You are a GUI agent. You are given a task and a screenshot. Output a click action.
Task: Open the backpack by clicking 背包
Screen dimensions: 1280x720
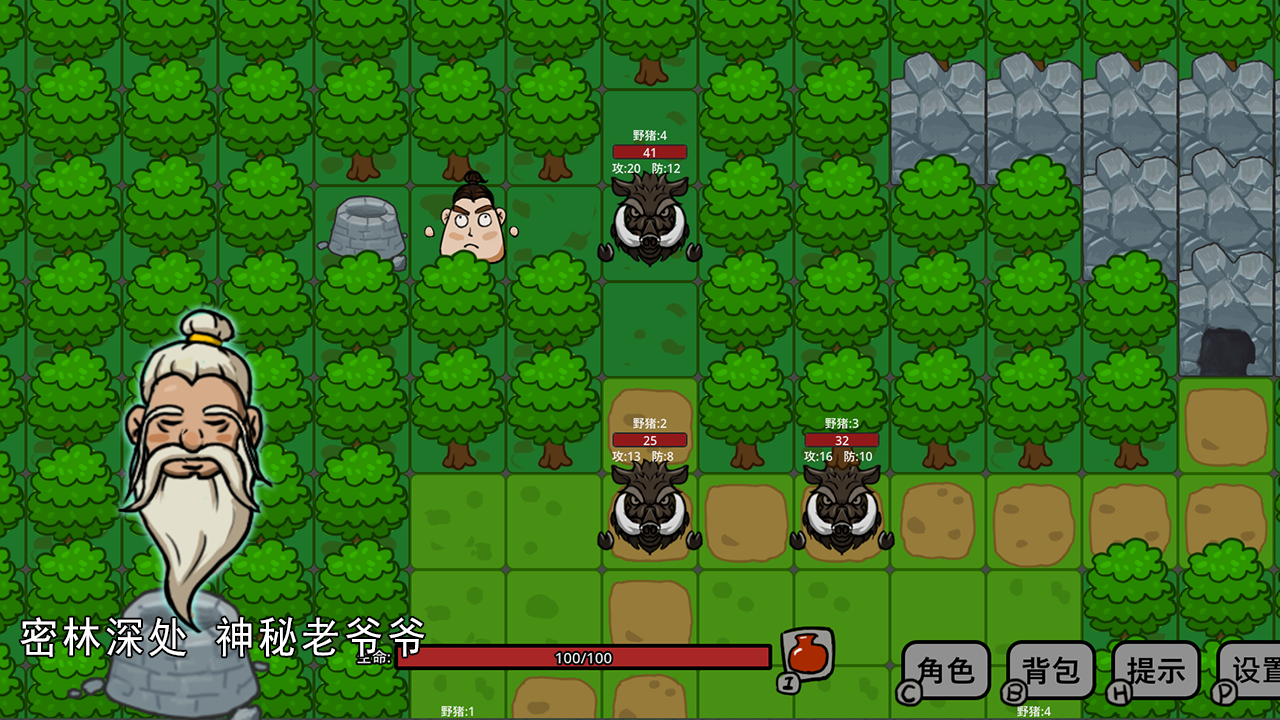tap(1048, 671)
